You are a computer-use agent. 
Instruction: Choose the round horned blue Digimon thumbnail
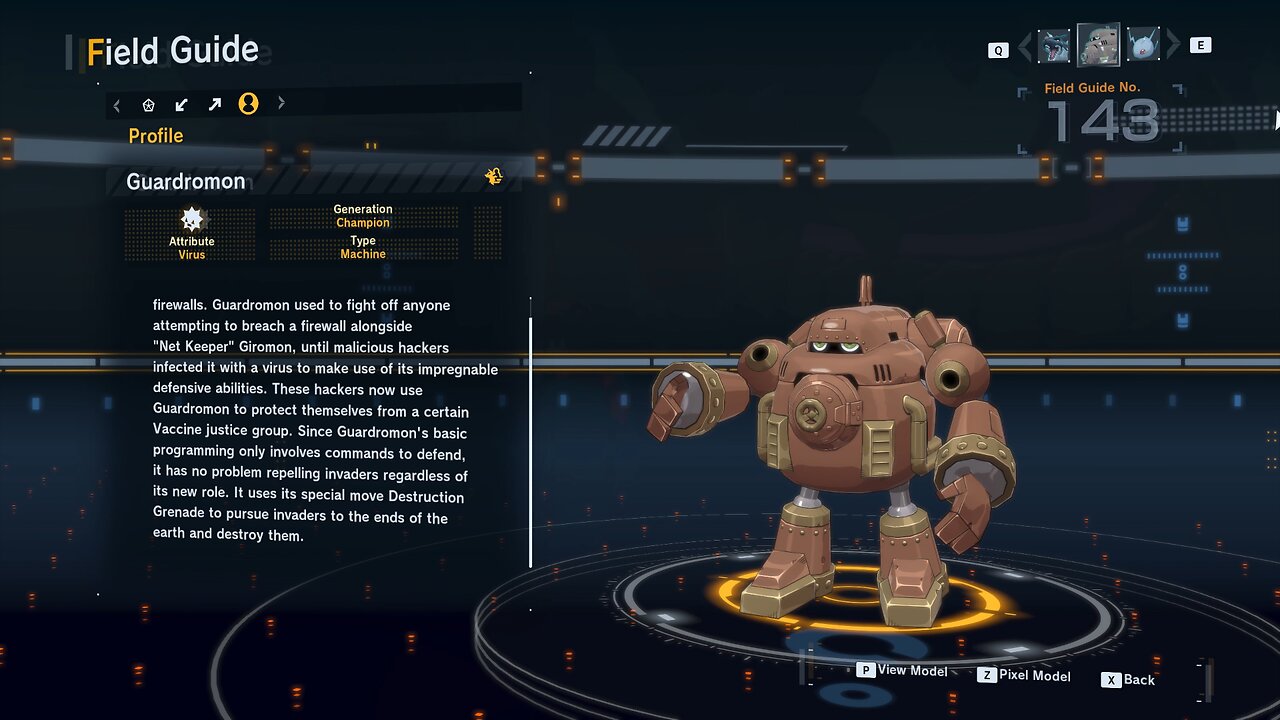(1142, 46)
